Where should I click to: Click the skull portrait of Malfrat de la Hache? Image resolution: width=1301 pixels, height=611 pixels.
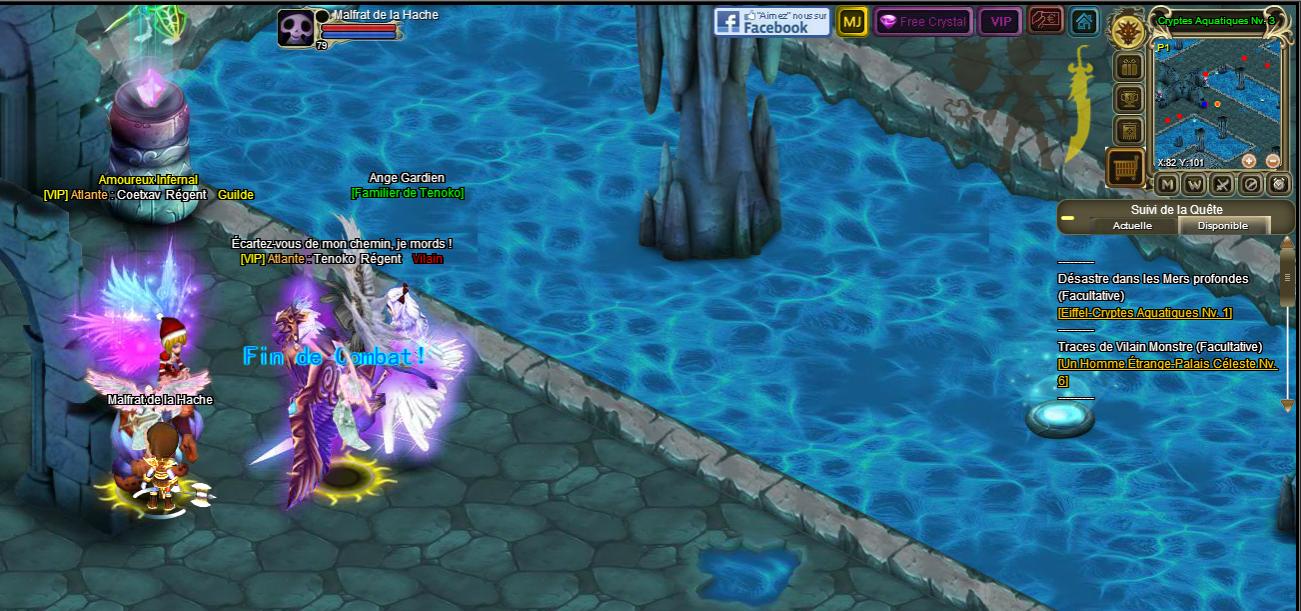tap(295, 28)
